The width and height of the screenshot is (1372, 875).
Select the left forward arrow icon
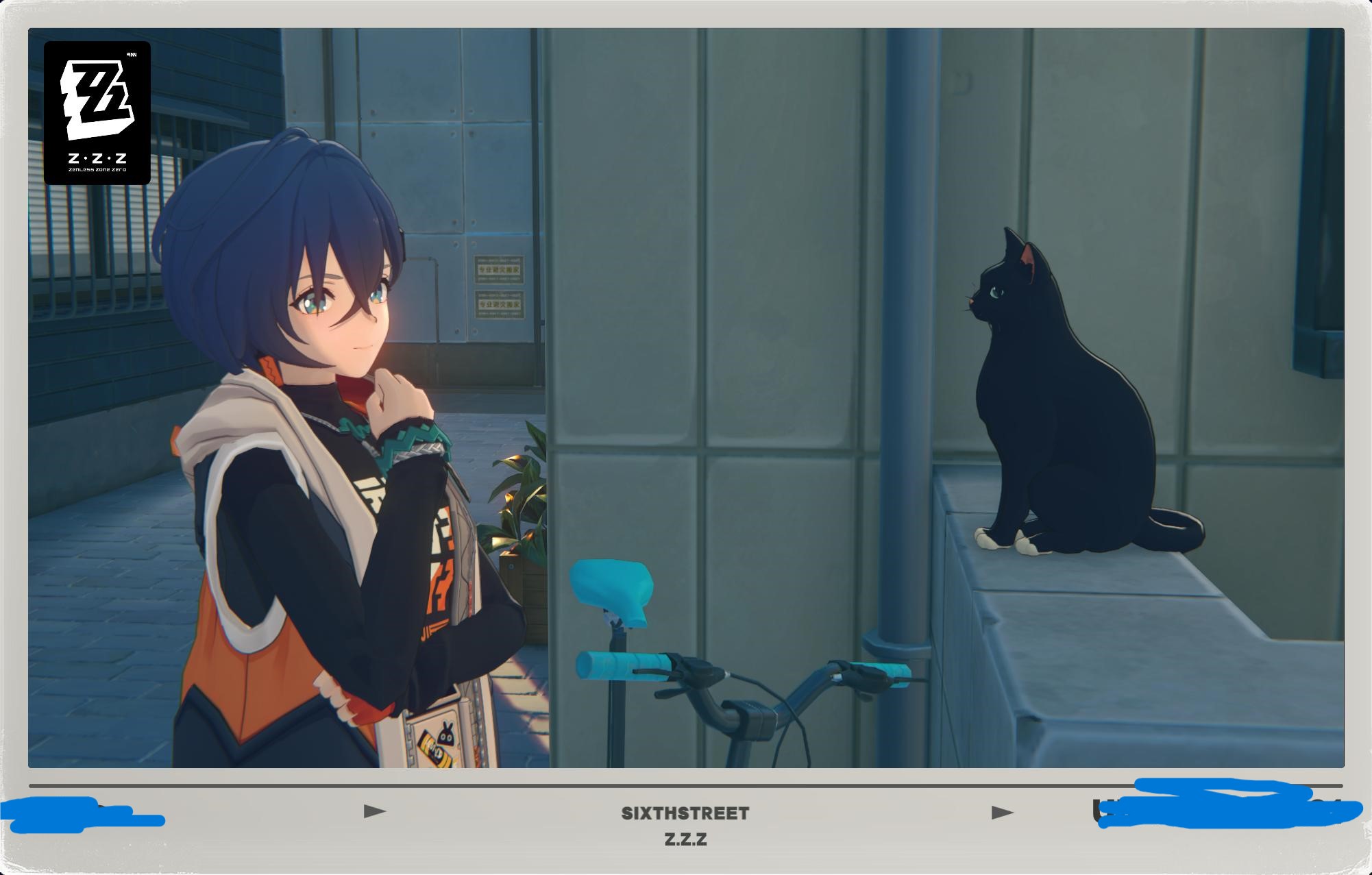pyautogui.click(x=373, y=811)
